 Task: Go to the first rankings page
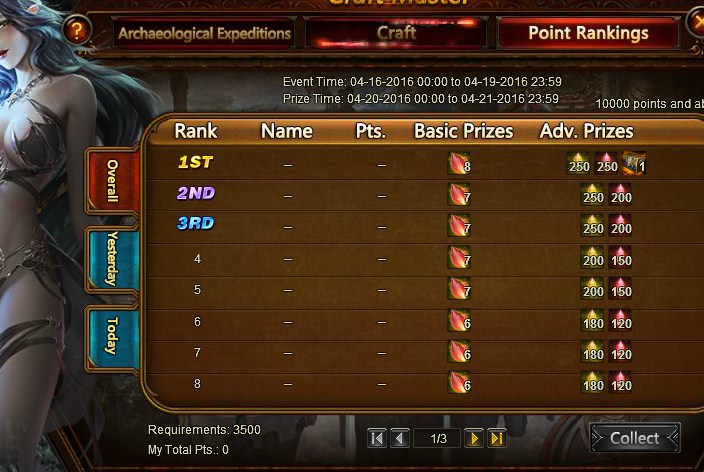coord(377,438)
